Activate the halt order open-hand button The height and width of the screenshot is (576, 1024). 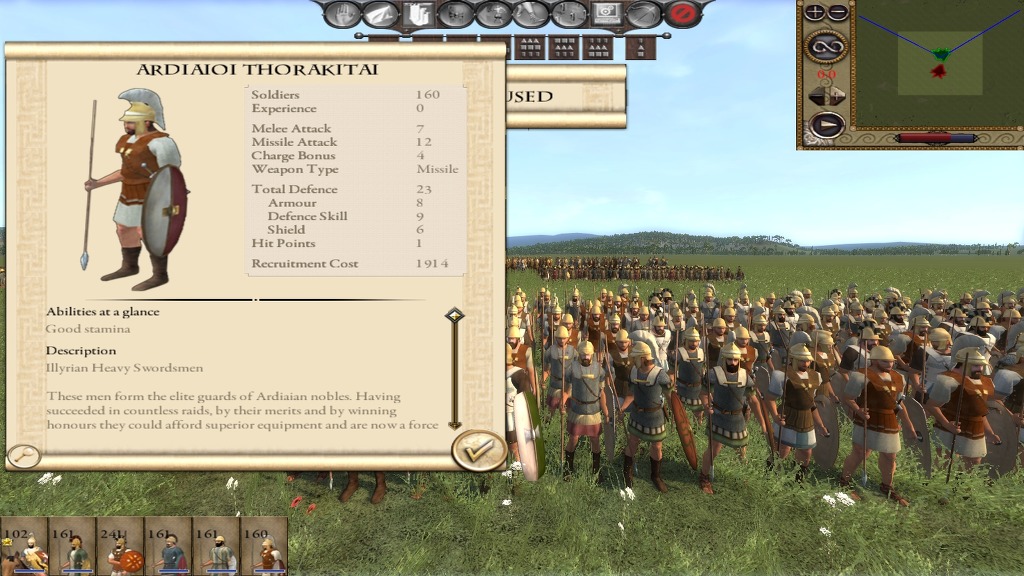[342, 14]
